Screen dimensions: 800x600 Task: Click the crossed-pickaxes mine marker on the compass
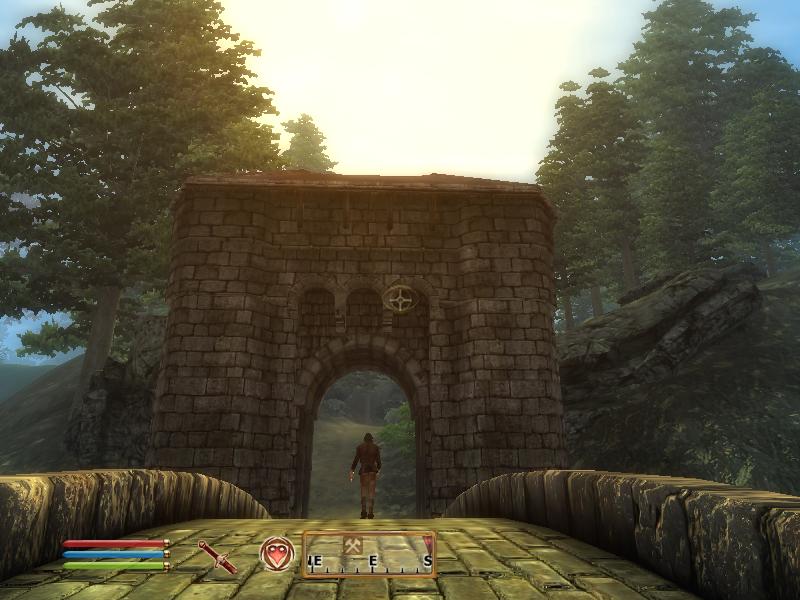click(x=352, y=545)
